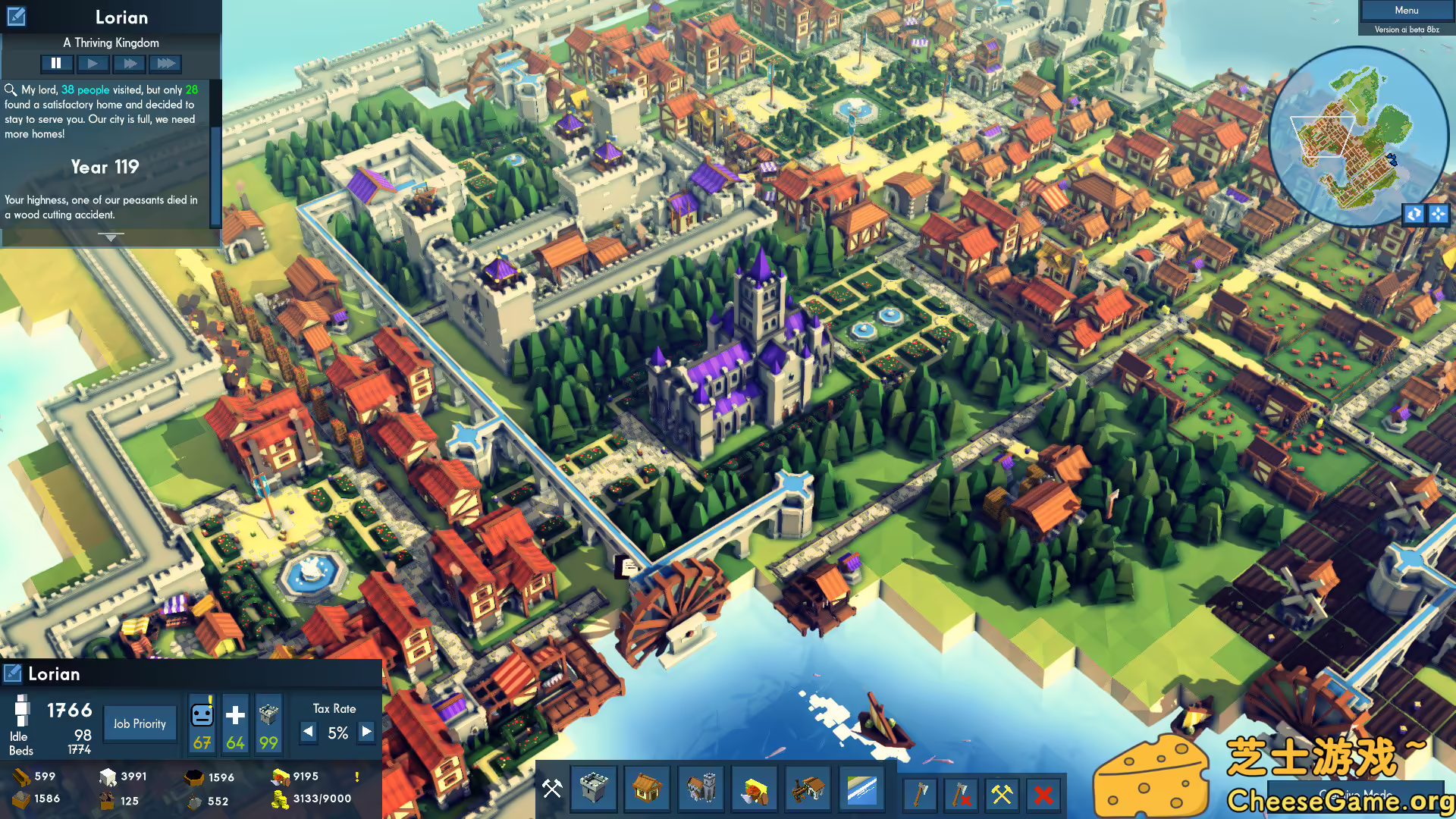Expand the build menu hammer icon

tap(551, 789)
